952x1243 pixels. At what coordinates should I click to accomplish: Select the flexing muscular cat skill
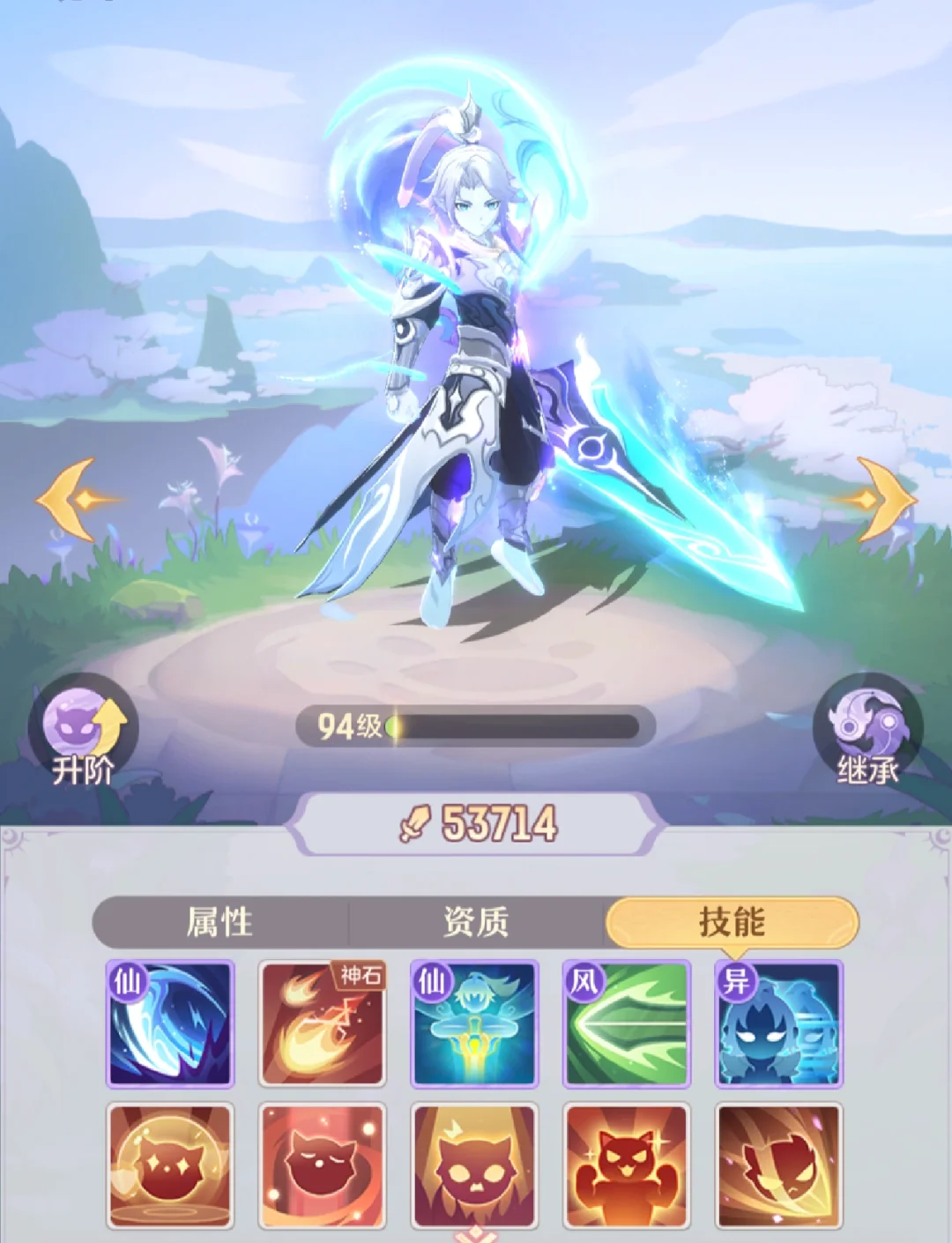(x=627, y=1165)
